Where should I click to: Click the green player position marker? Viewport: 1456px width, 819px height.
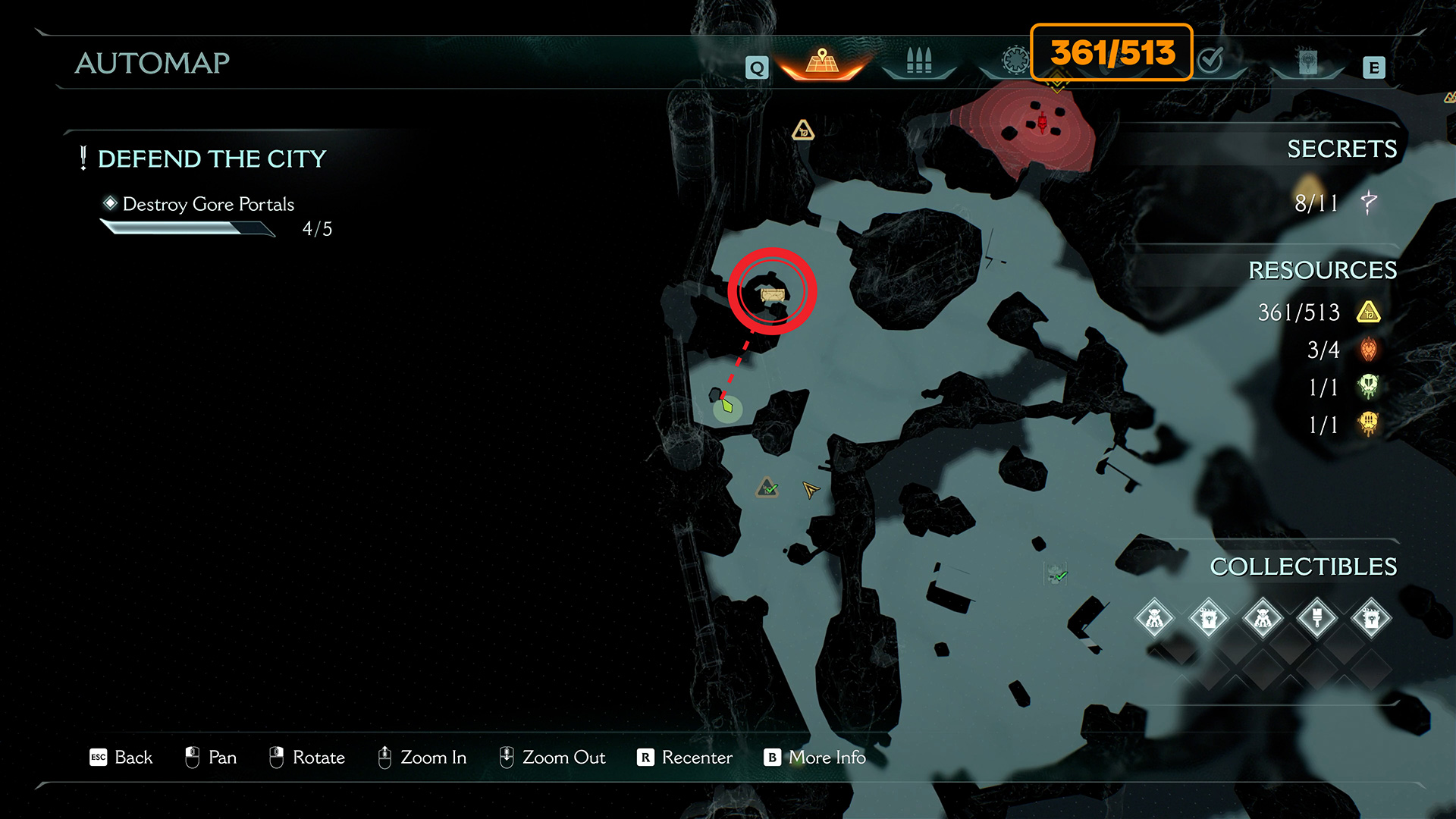pyautogui.click(x=727, y=407)
